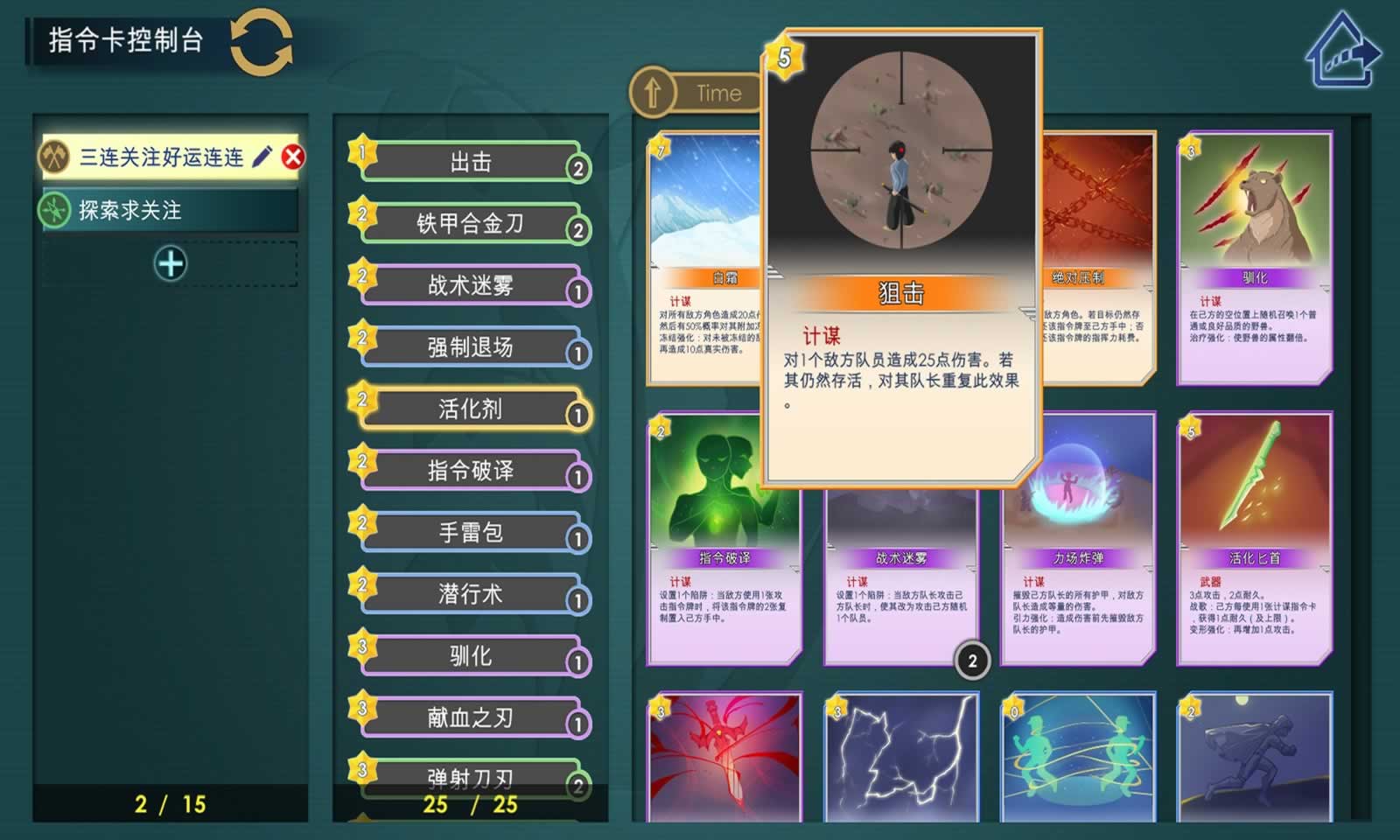The image size is (1400, 840).
Task: Click the plus icon to create a new deck
Action: [x=171, y=261]
